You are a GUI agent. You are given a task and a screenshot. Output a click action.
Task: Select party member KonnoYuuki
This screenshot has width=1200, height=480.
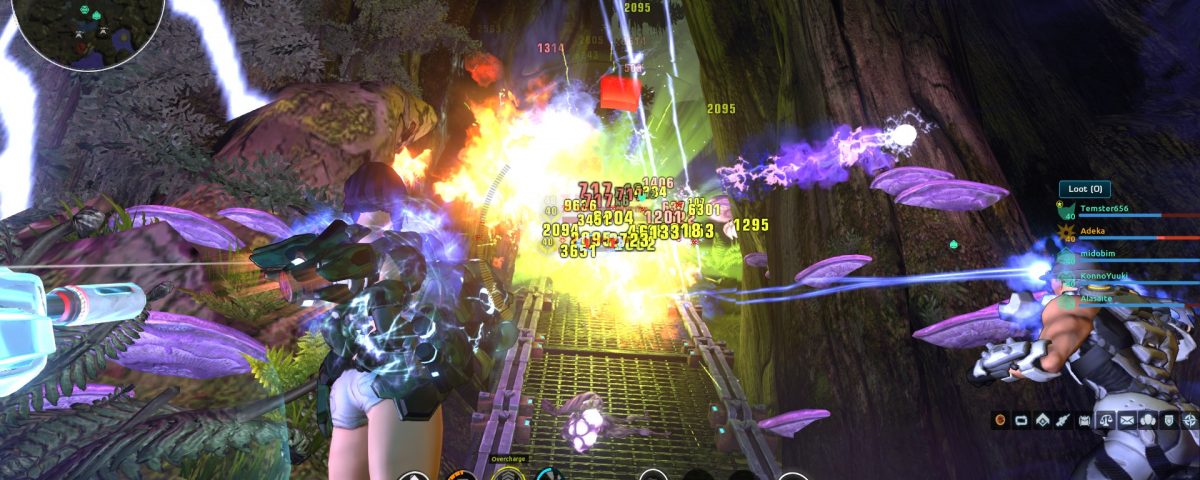(x=1105, y=276)
